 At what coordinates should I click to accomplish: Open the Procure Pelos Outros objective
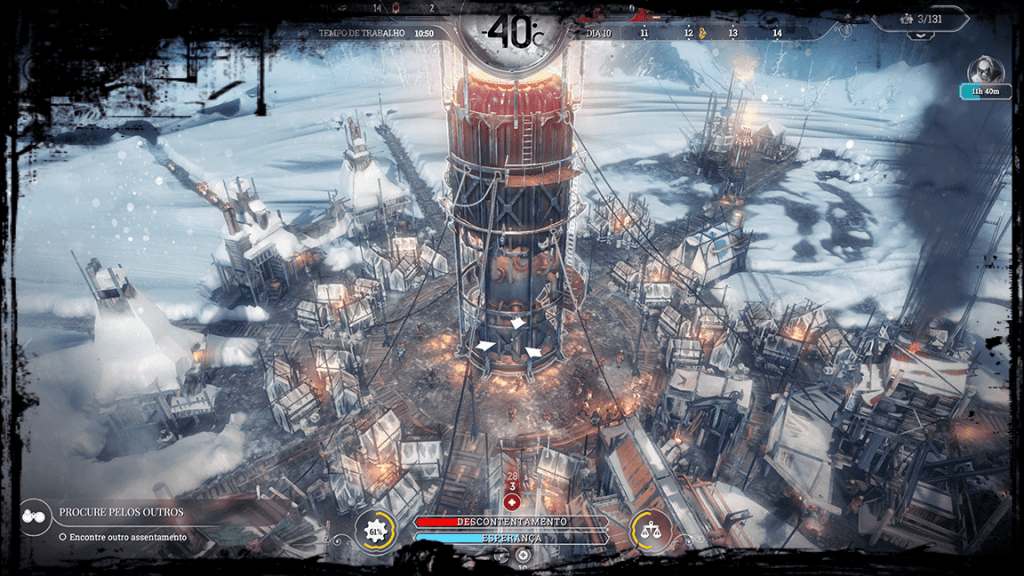tap(123, 513)
